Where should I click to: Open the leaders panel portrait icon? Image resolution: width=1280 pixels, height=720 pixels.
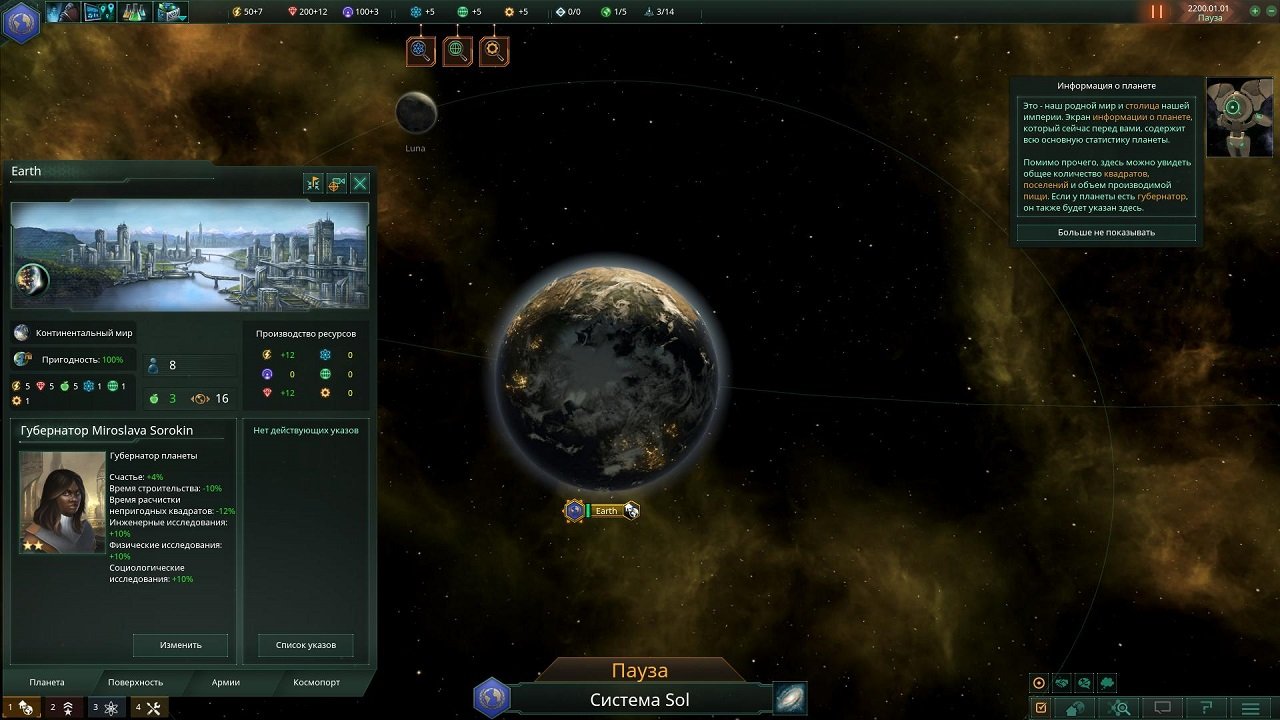pos(62,12)
